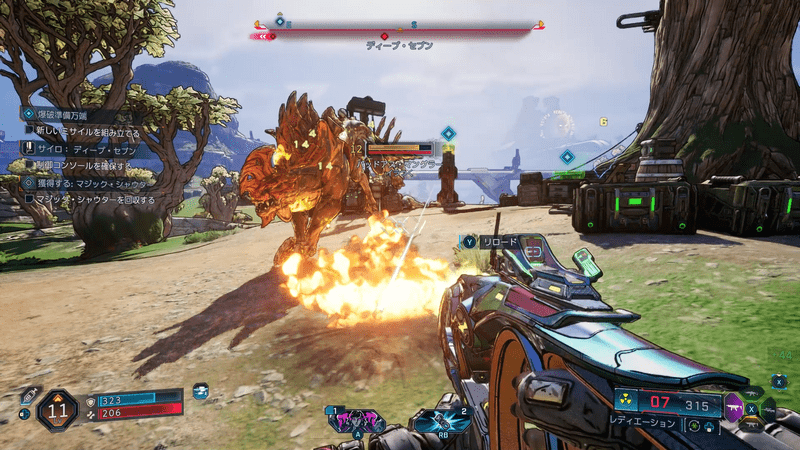Select the 爆破準備万端 quest tracker entry
Image resolution: width=800 pixels, height=450 pixels.
point(67,116)
